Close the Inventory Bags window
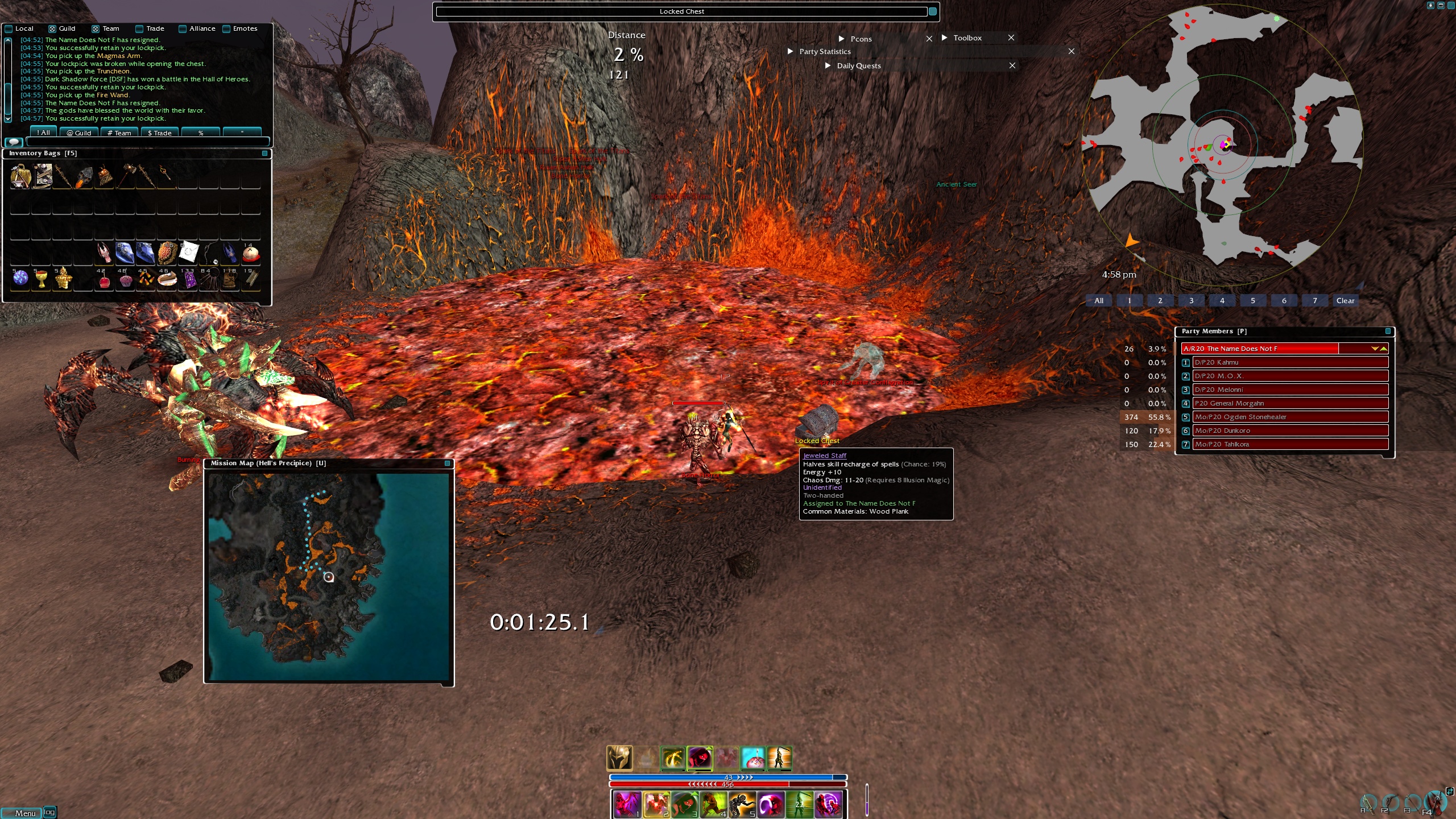 coord(264,154)
